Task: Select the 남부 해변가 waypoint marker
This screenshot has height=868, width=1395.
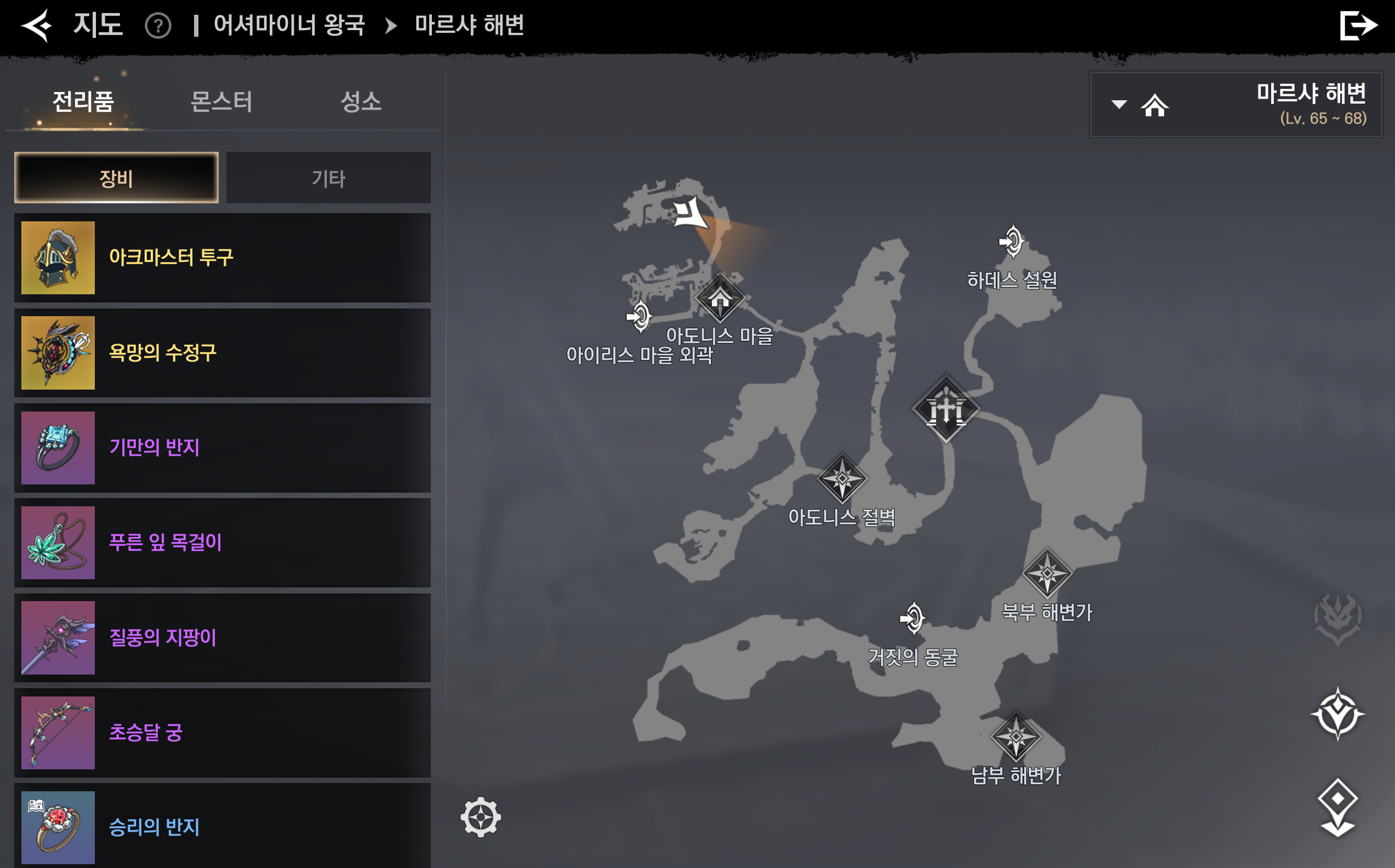Action: click(x=1016, y=736)
